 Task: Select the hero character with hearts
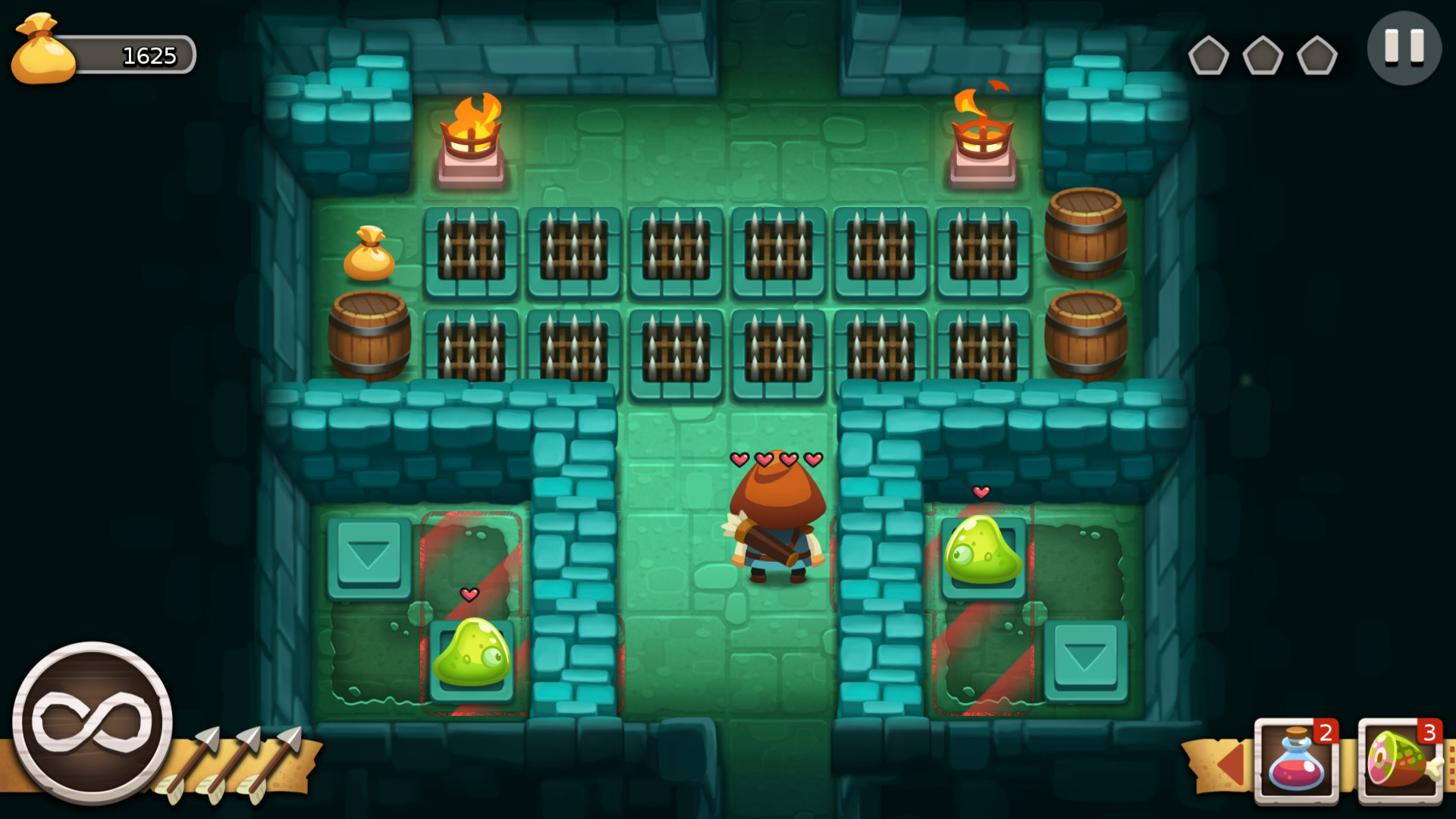pyautogui.click(x=775, y=523)
